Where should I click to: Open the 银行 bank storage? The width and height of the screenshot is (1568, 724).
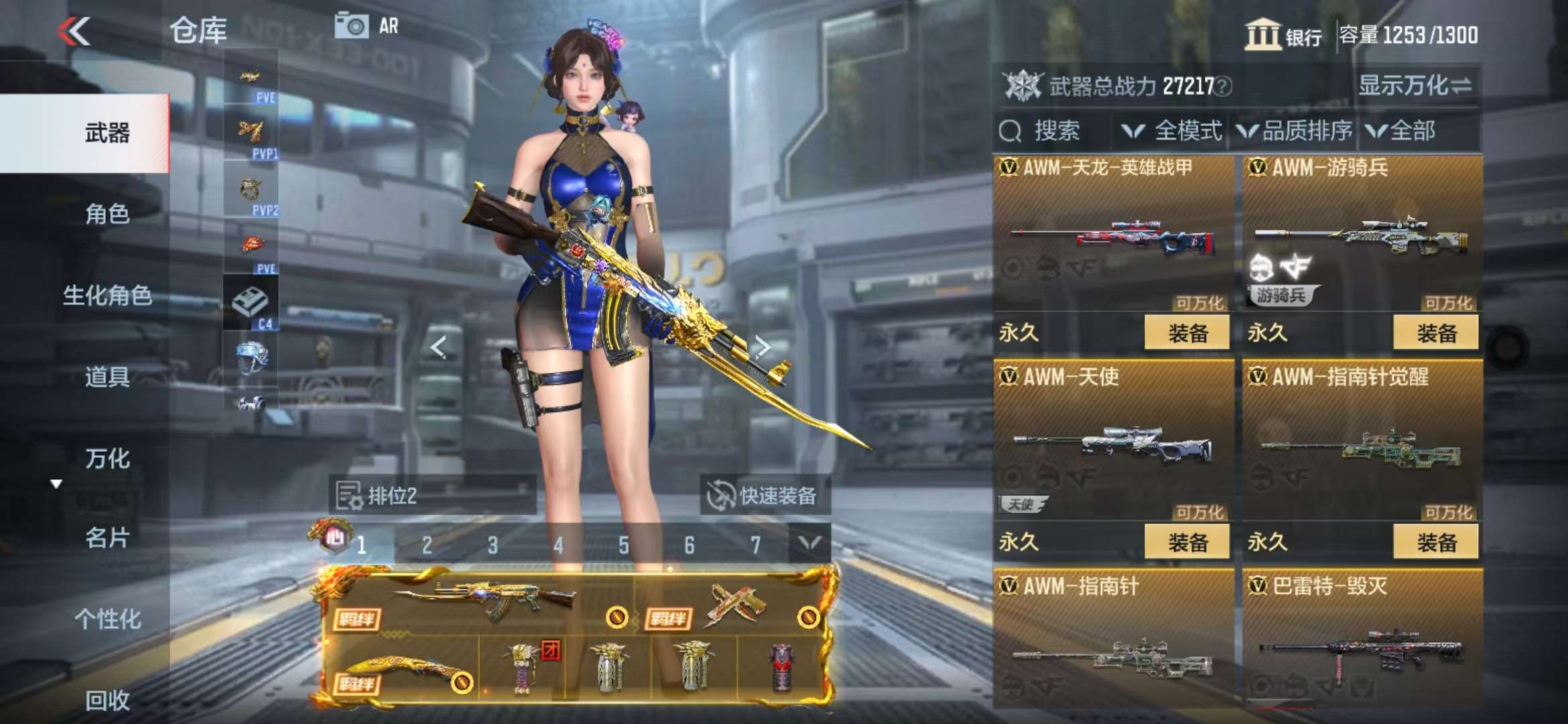(x=1283, y=35)
